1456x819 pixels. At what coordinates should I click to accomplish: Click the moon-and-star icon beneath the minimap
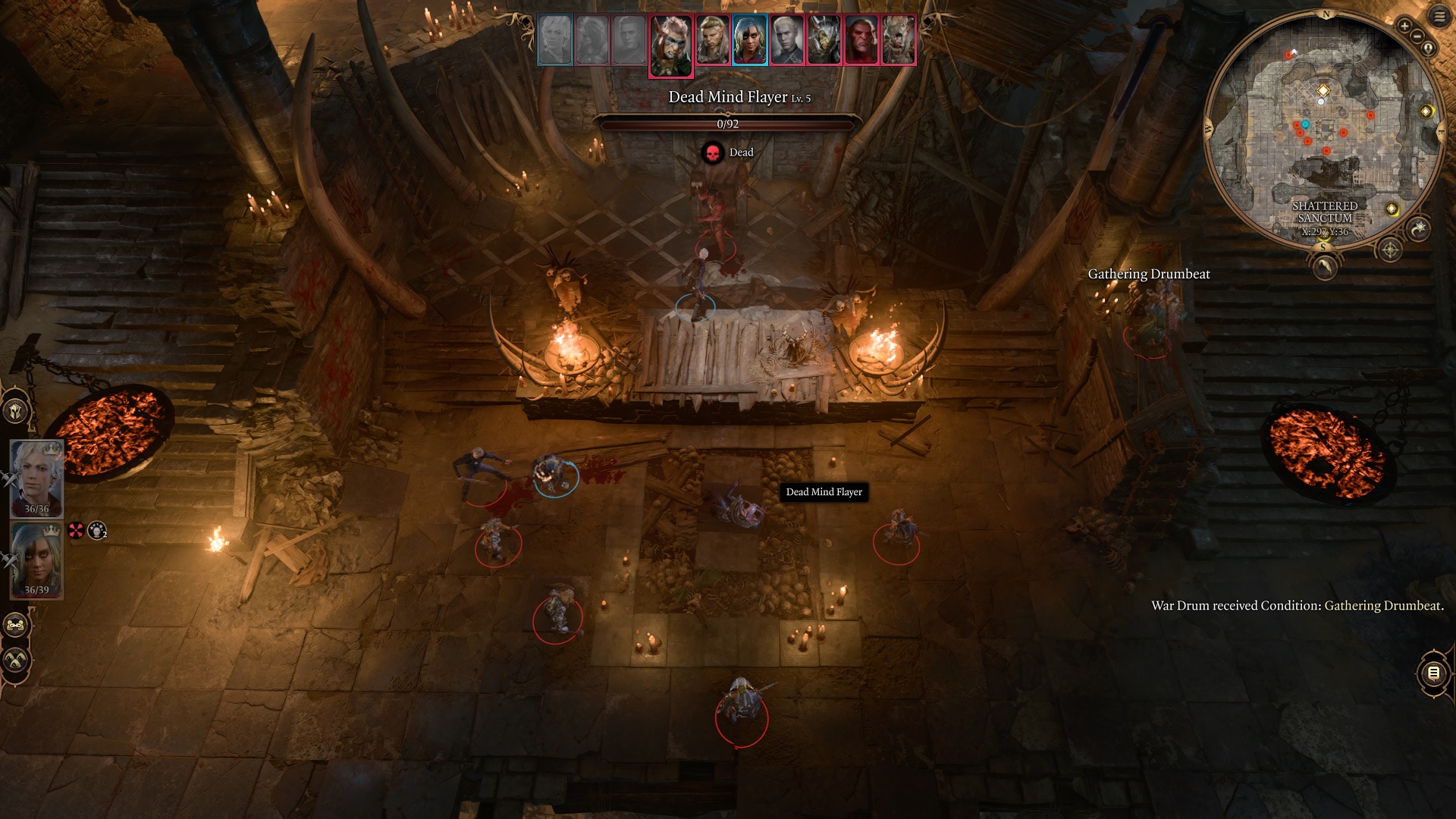[1420, 227]
